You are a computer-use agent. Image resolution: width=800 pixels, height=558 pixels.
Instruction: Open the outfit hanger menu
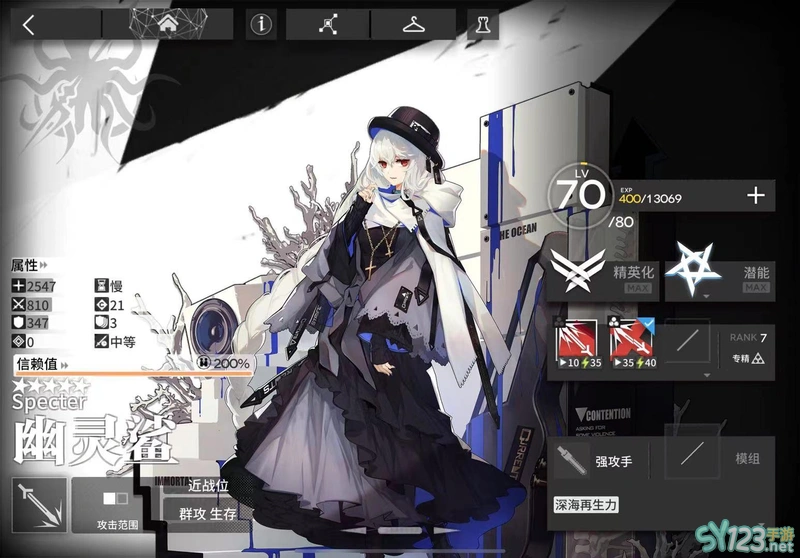(413, 25)
